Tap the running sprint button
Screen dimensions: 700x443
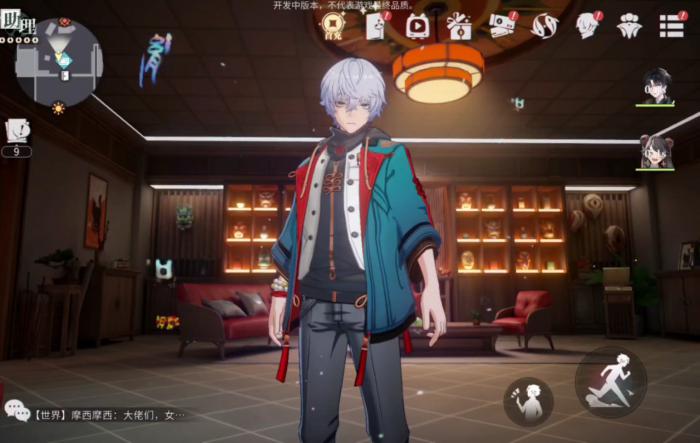611,381
